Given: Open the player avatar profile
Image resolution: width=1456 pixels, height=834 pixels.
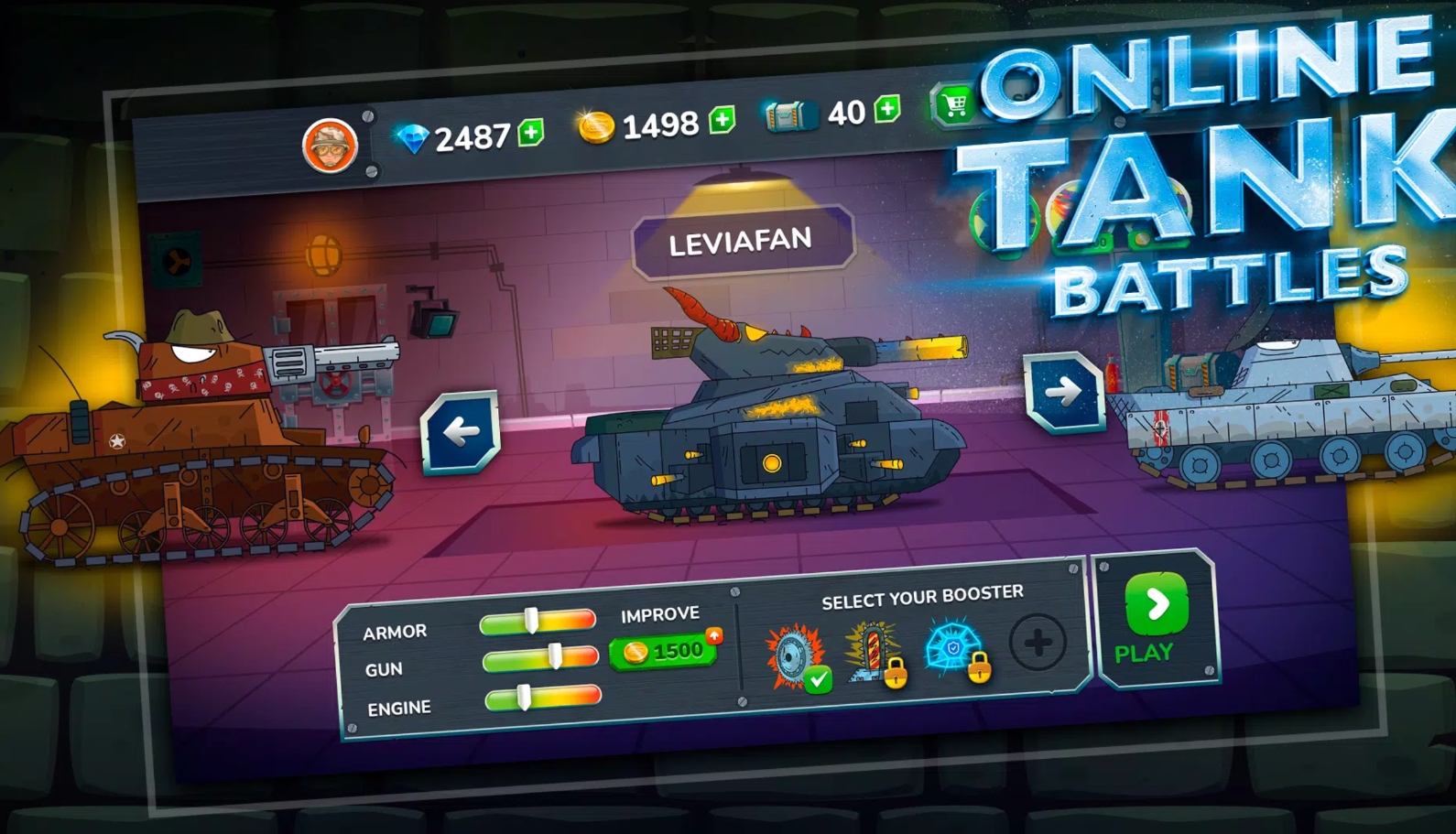Looking at the screenshot, I should click(330, 146).
